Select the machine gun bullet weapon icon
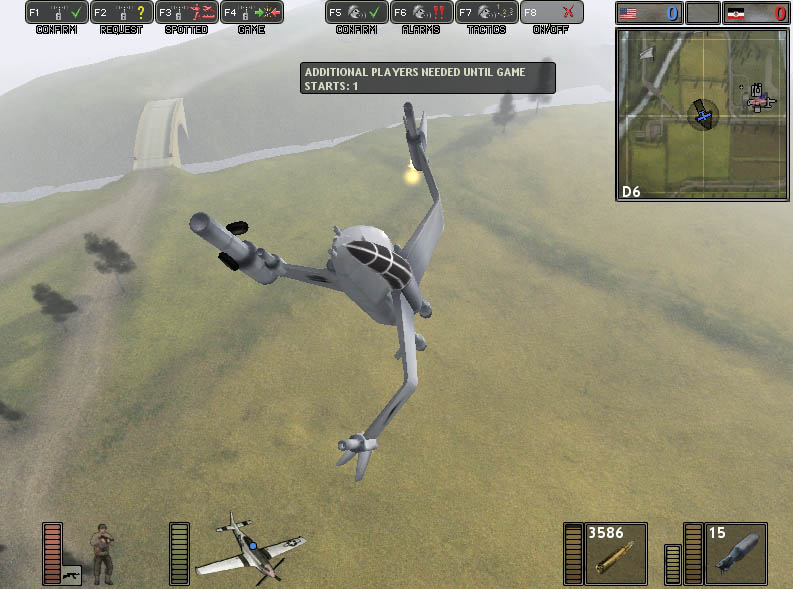 pos(614,553)
